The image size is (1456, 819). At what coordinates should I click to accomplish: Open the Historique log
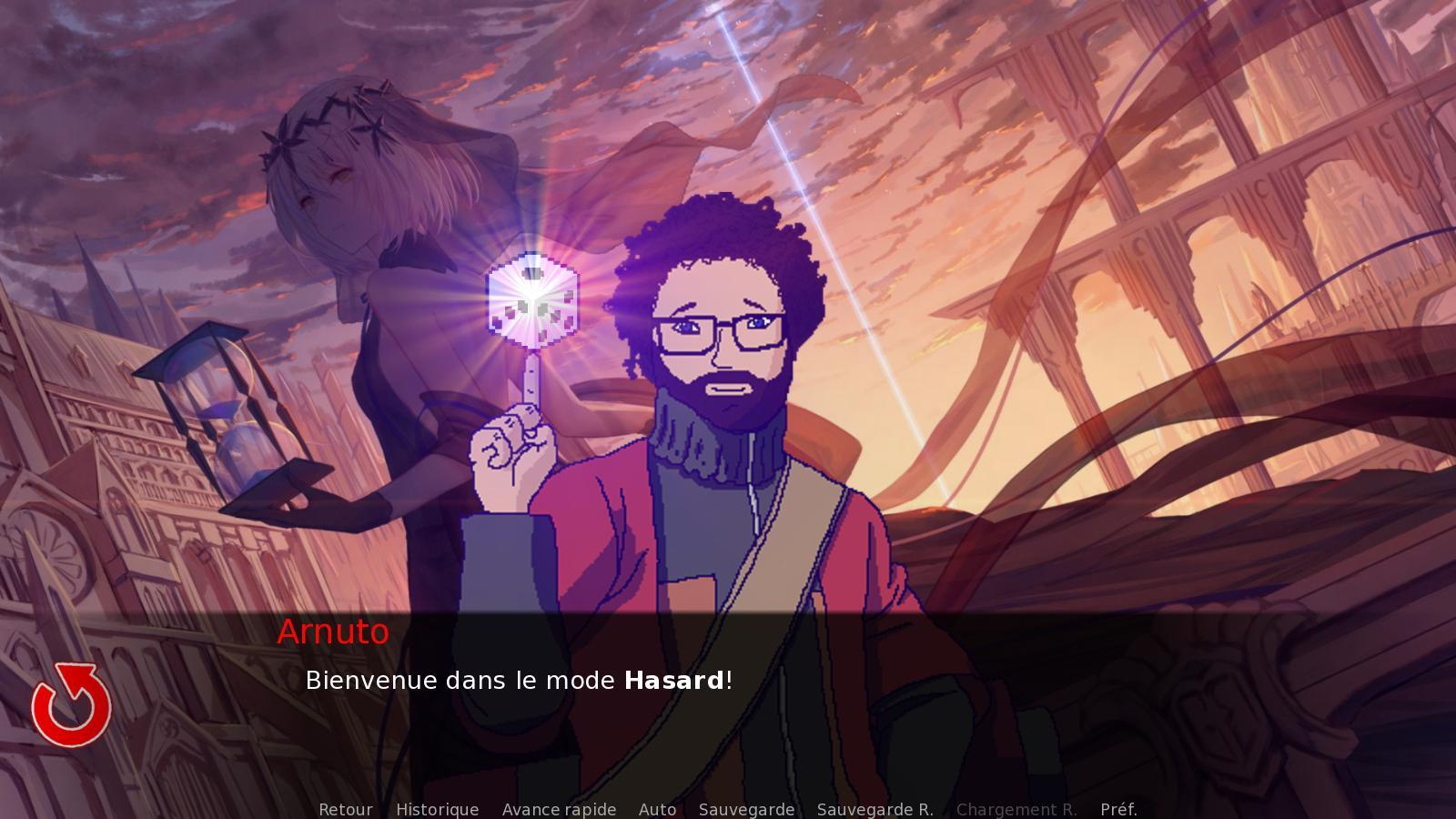[437, 809]
